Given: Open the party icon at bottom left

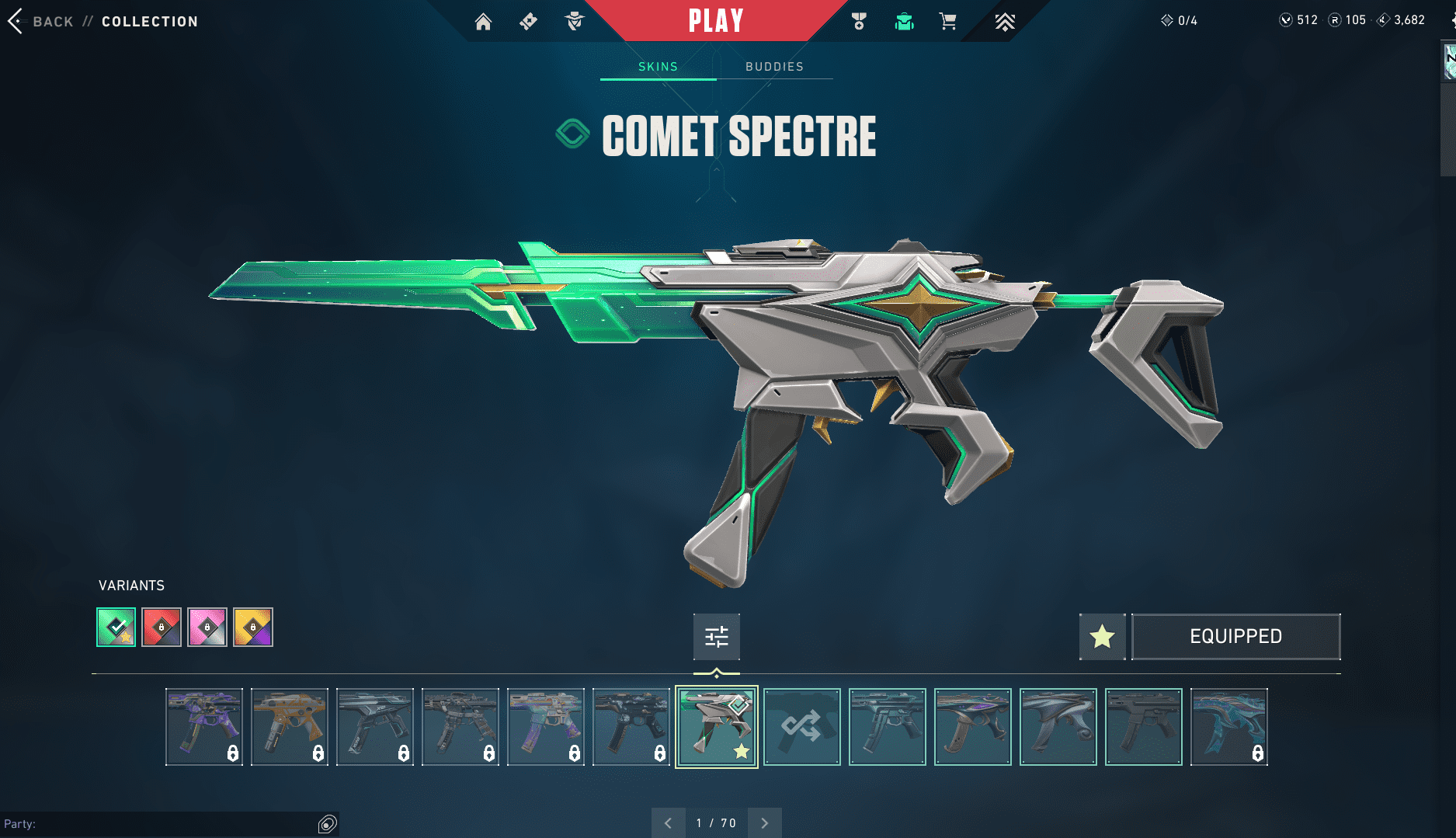Looking at the screenshot, I should (328, 824).
